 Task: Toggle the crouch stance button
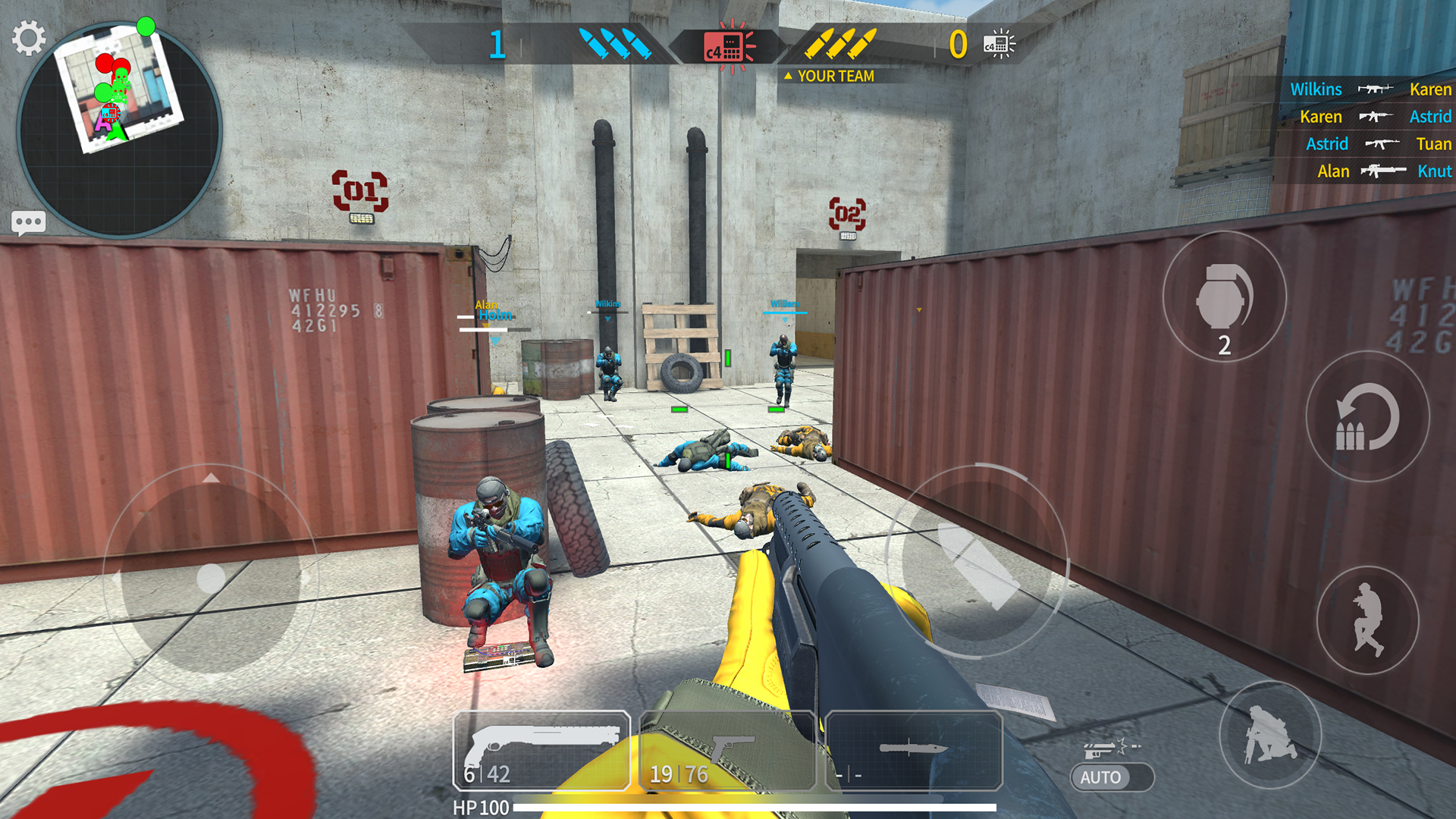(x=1270, y=734)
